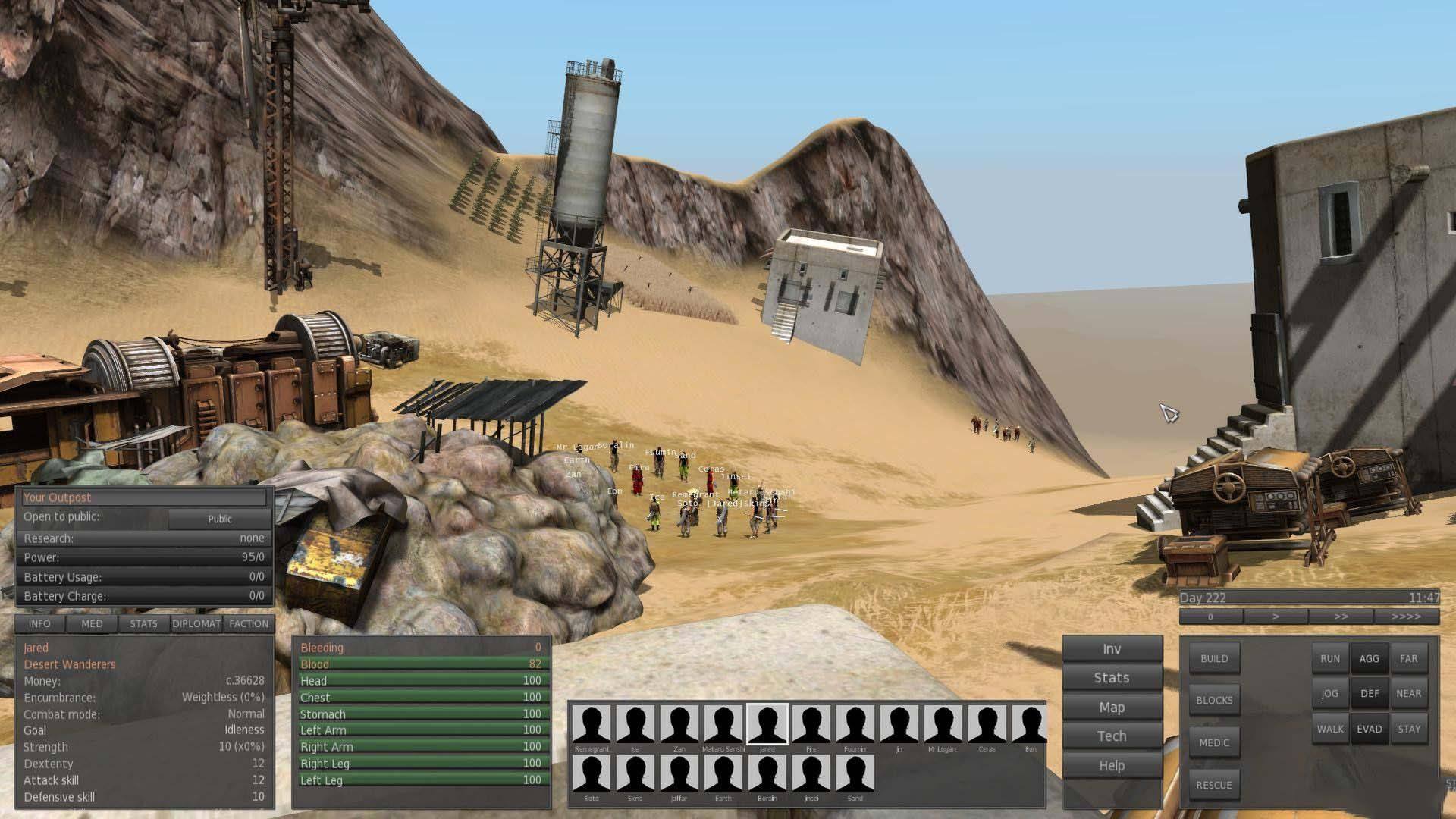Image resolution: width=1456 pixels, height=819 pixels.
Task: Open the Inv inventory panel
Action: [x=1112, y=649]
